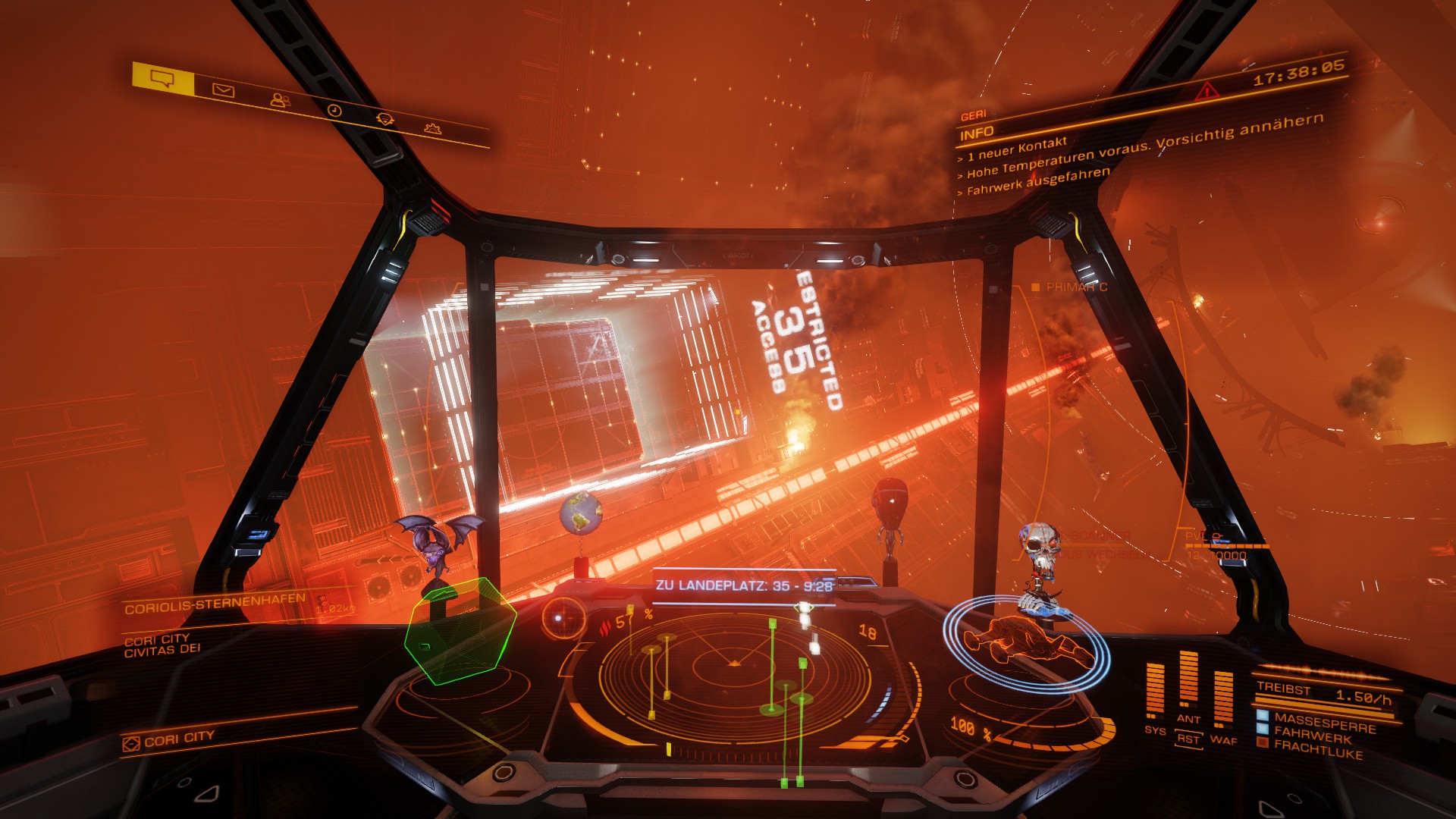Select the green target hologram

click(460, 629)
